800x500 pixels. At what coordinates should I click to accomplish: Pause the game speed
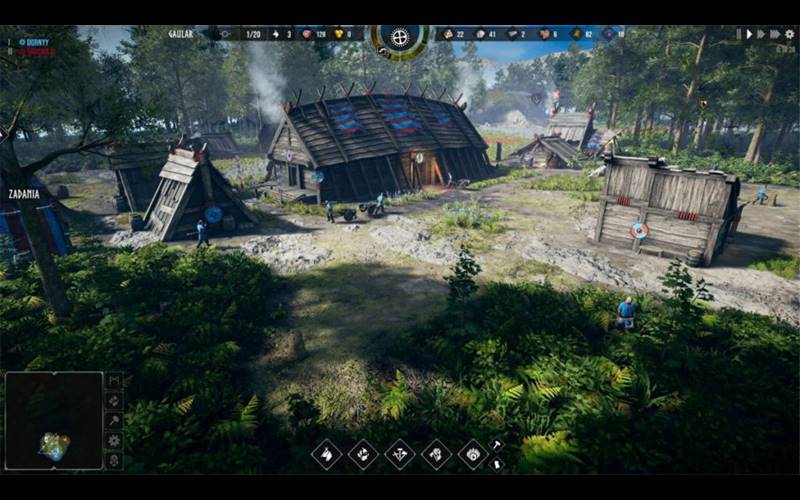[739, 34]
